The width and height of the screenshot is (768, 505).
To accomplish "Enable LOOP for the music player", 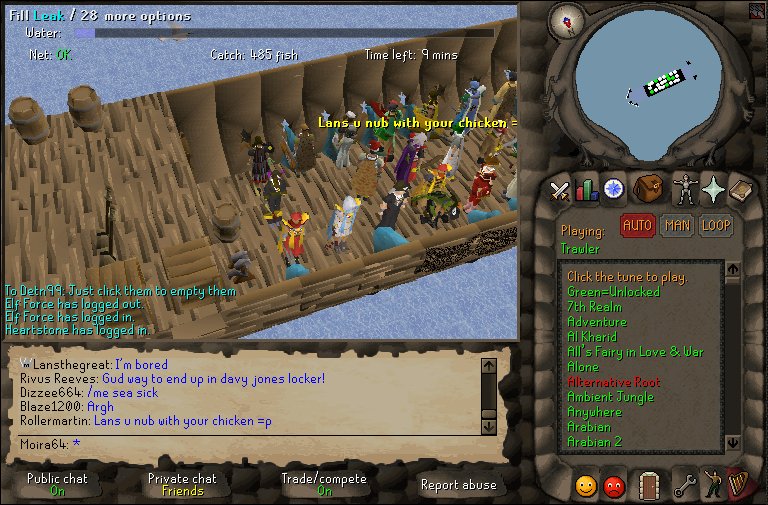I will point(715,226).
